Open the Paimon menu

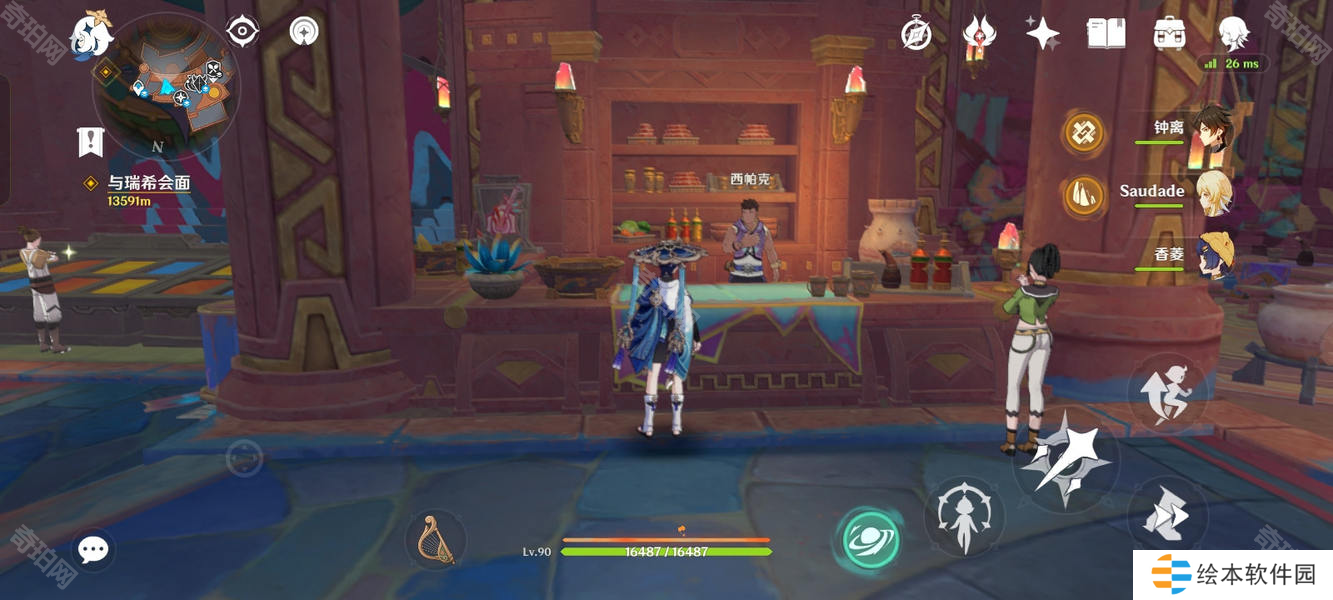90,34
